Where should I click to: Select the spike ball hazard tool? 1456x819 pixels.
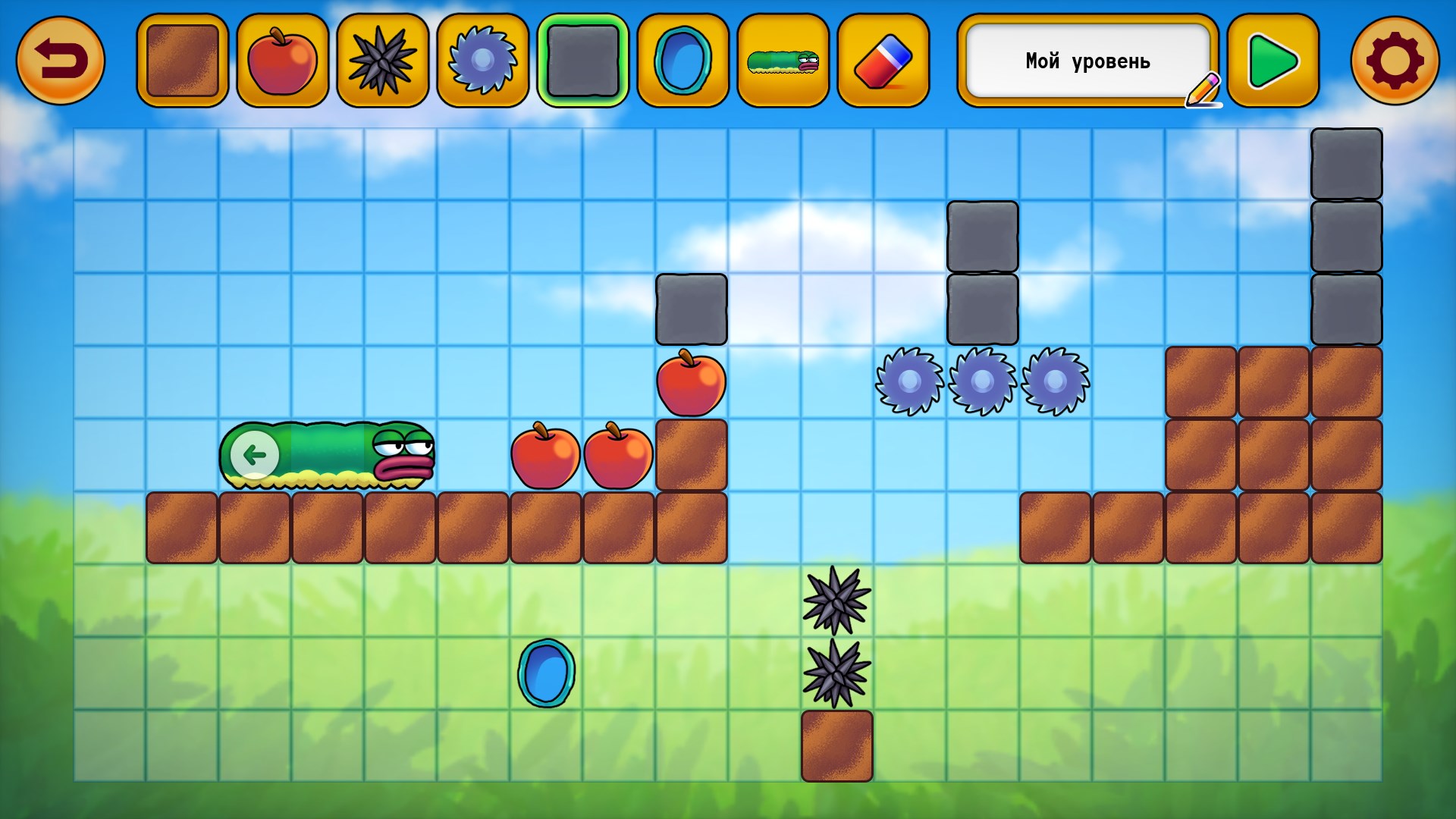point(381,60)
